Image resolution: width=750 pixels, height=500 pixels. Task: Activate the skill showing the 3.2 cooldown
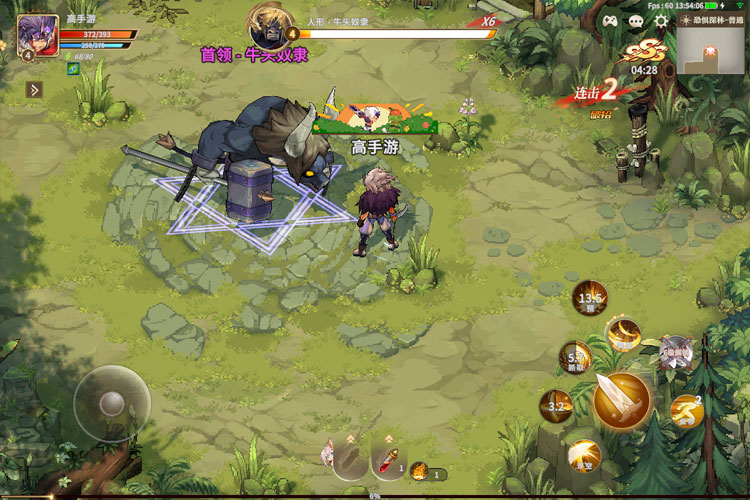click(556, 405)
